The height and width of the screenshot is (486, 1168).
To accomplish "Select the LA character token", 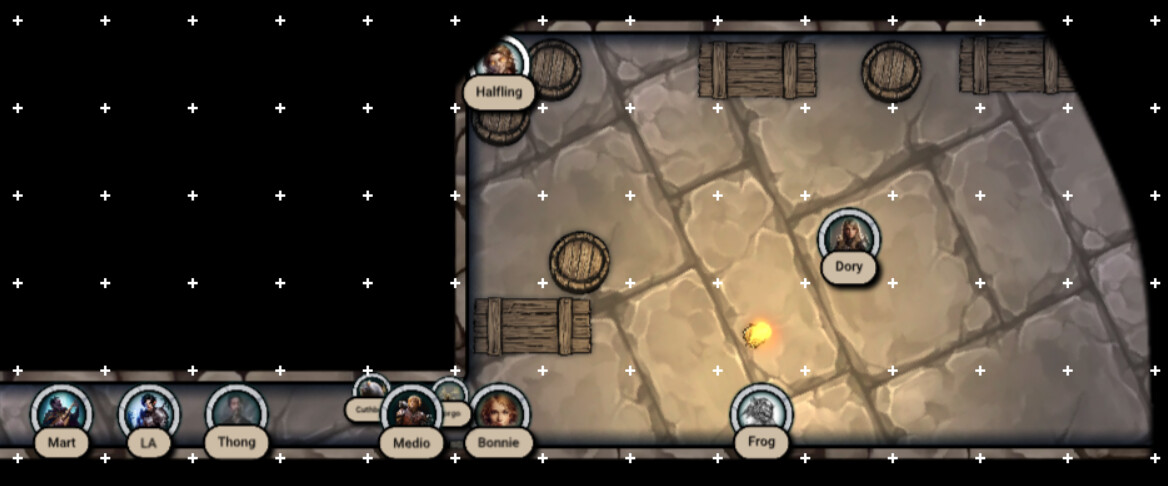I will coord(149,413).
